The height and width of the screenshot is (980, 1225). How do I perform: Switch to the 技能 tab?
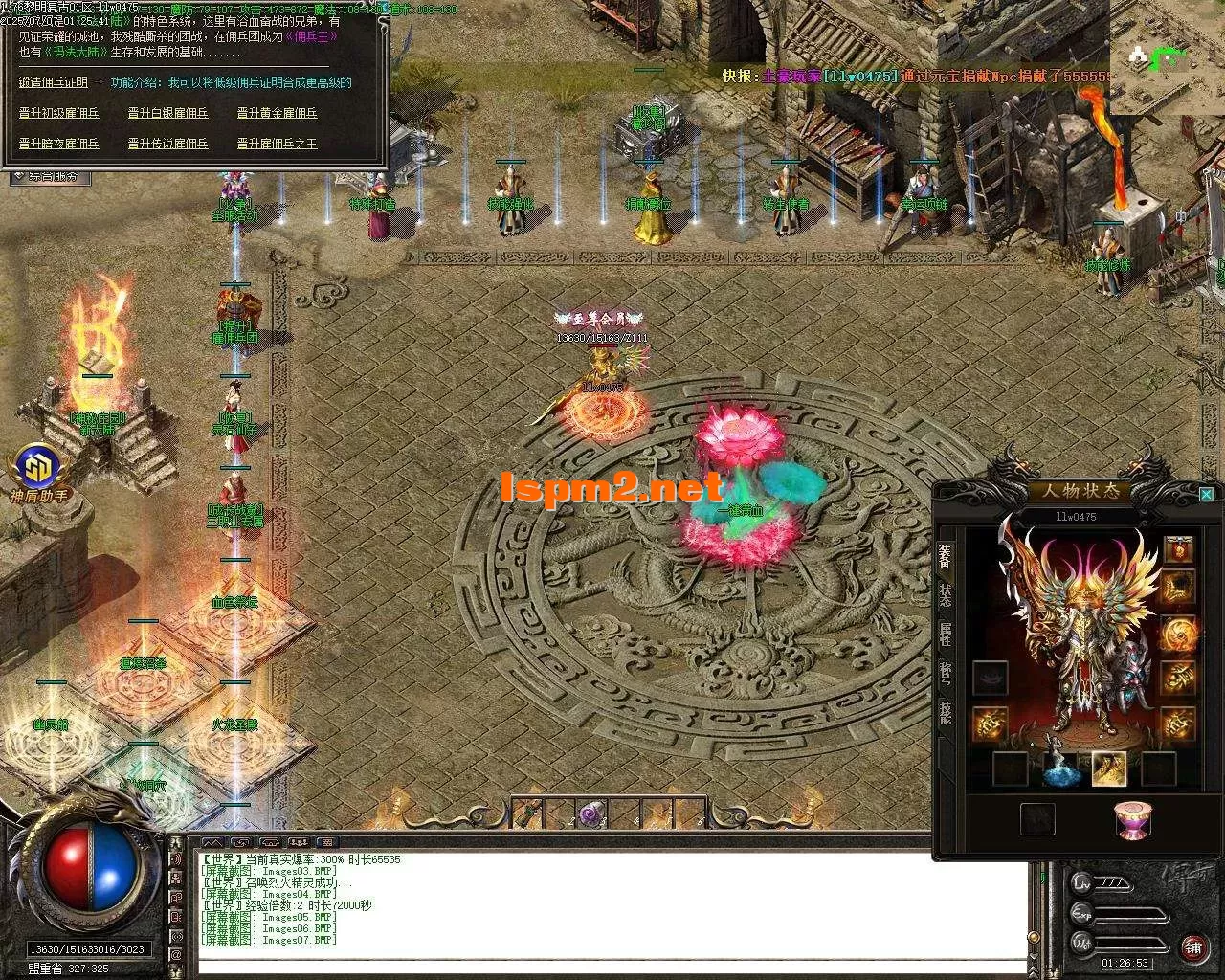946,711
